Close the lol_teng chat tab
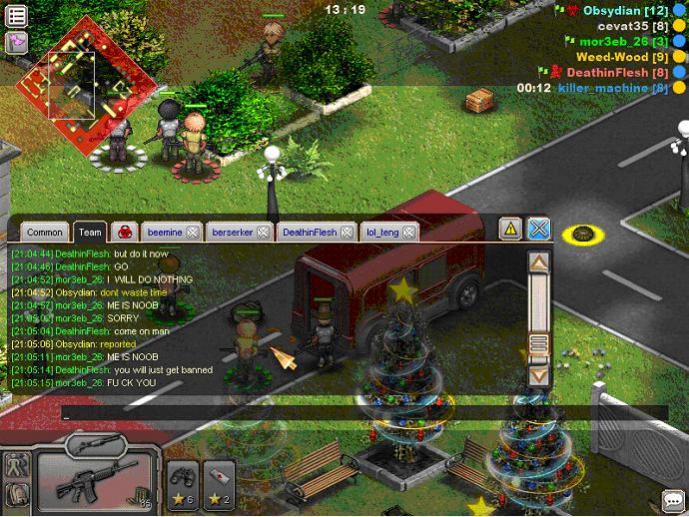The image size is (689, 517). (406, 232)
